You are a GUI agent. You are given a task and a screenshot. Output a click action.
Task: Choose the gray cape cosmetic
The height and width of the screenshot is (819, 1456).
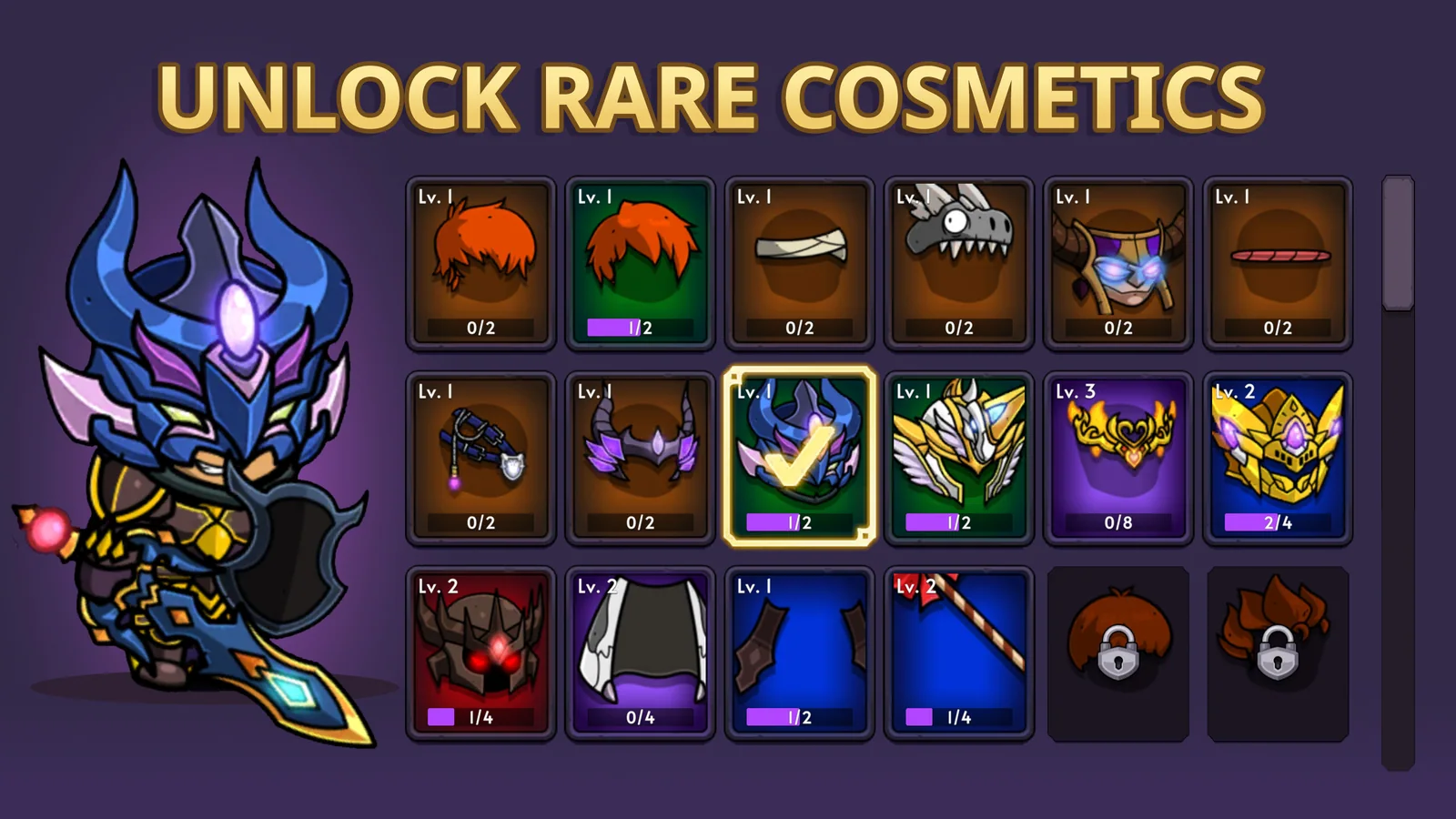(x=640, y=646)
